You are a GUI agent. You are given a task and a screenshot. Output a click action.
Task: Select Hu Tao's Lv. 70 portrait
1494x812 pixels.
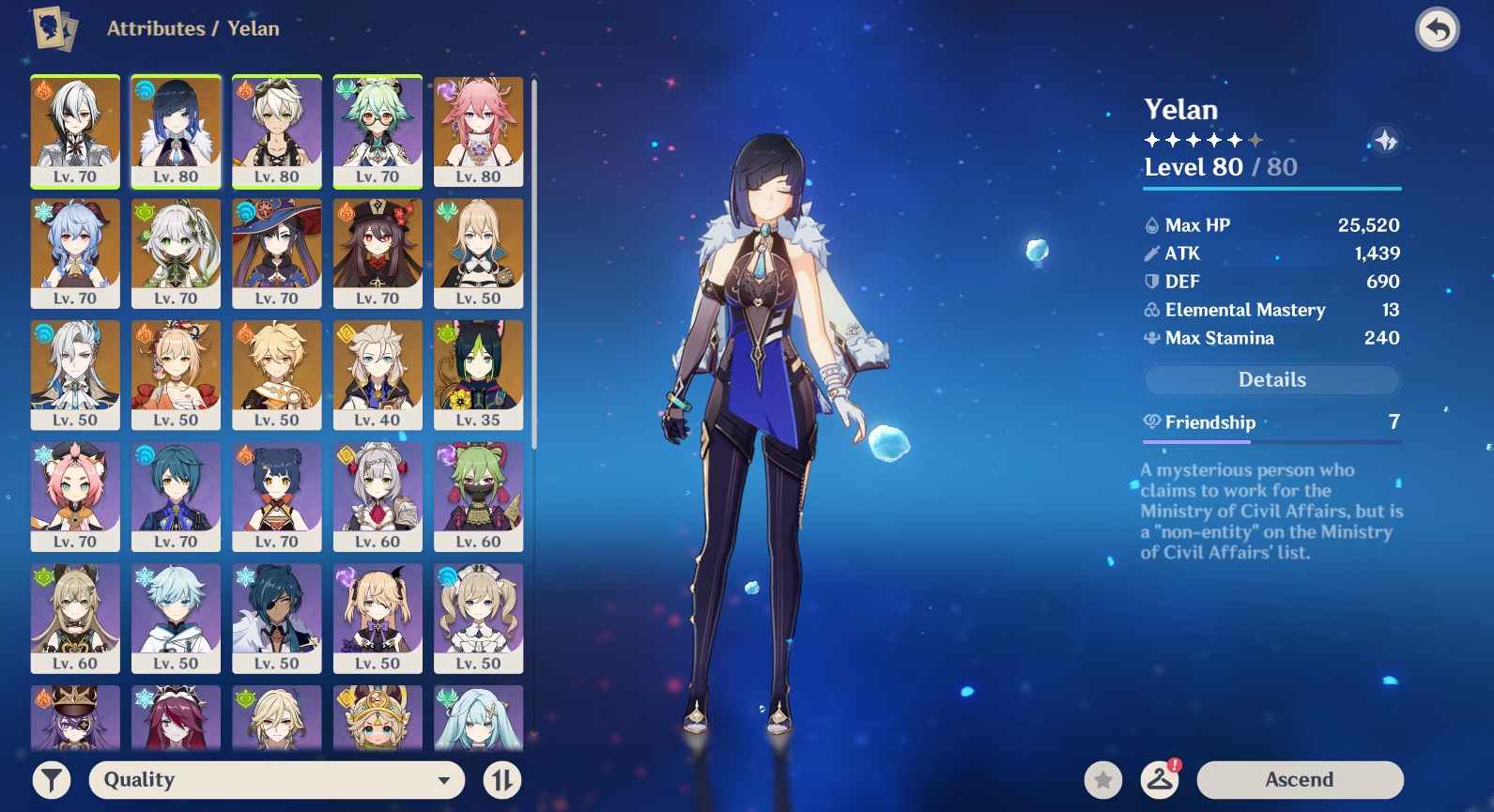(377, 252)
